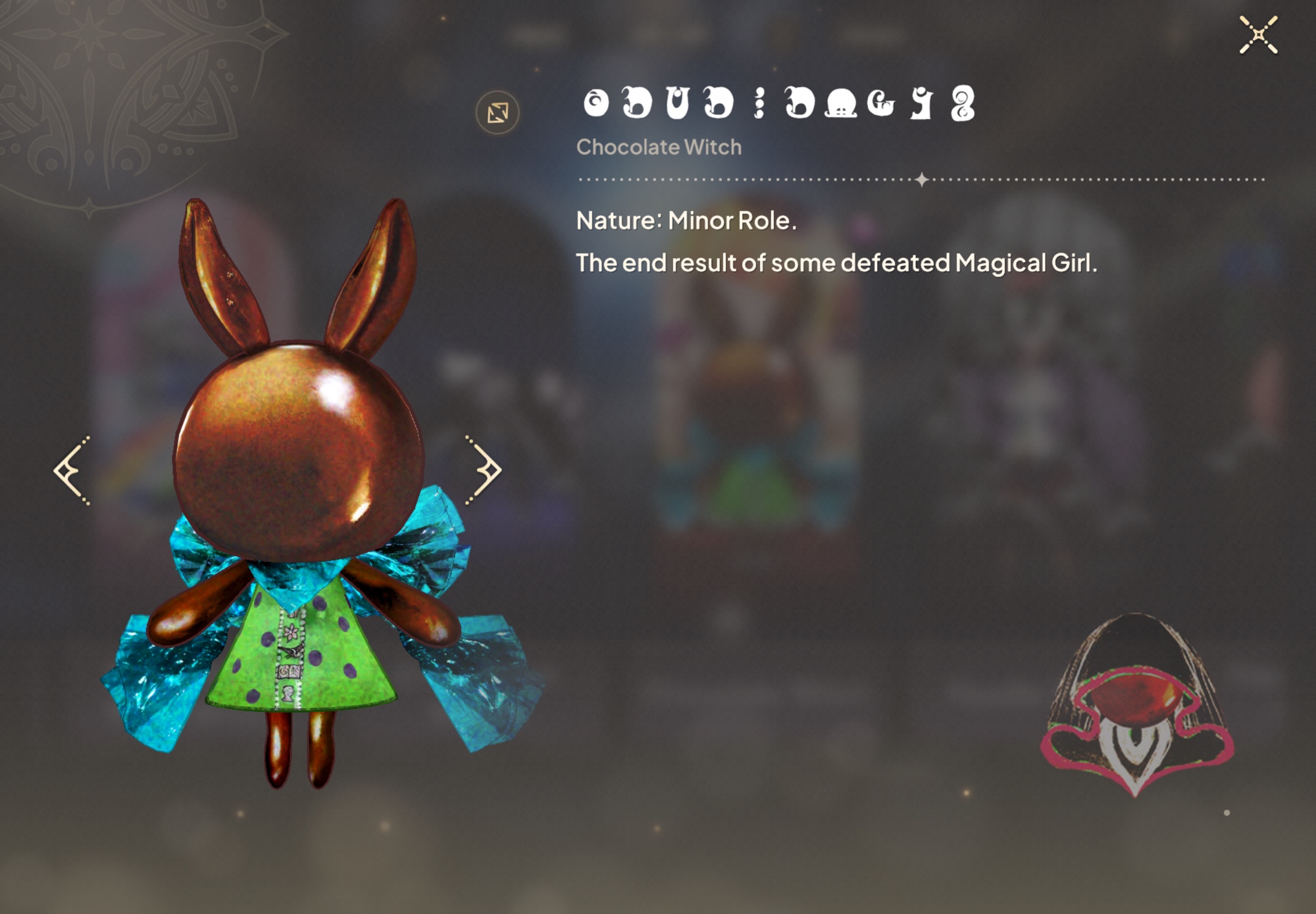
Task: Go to the next witch entry
Action: (x=485, y=470)
